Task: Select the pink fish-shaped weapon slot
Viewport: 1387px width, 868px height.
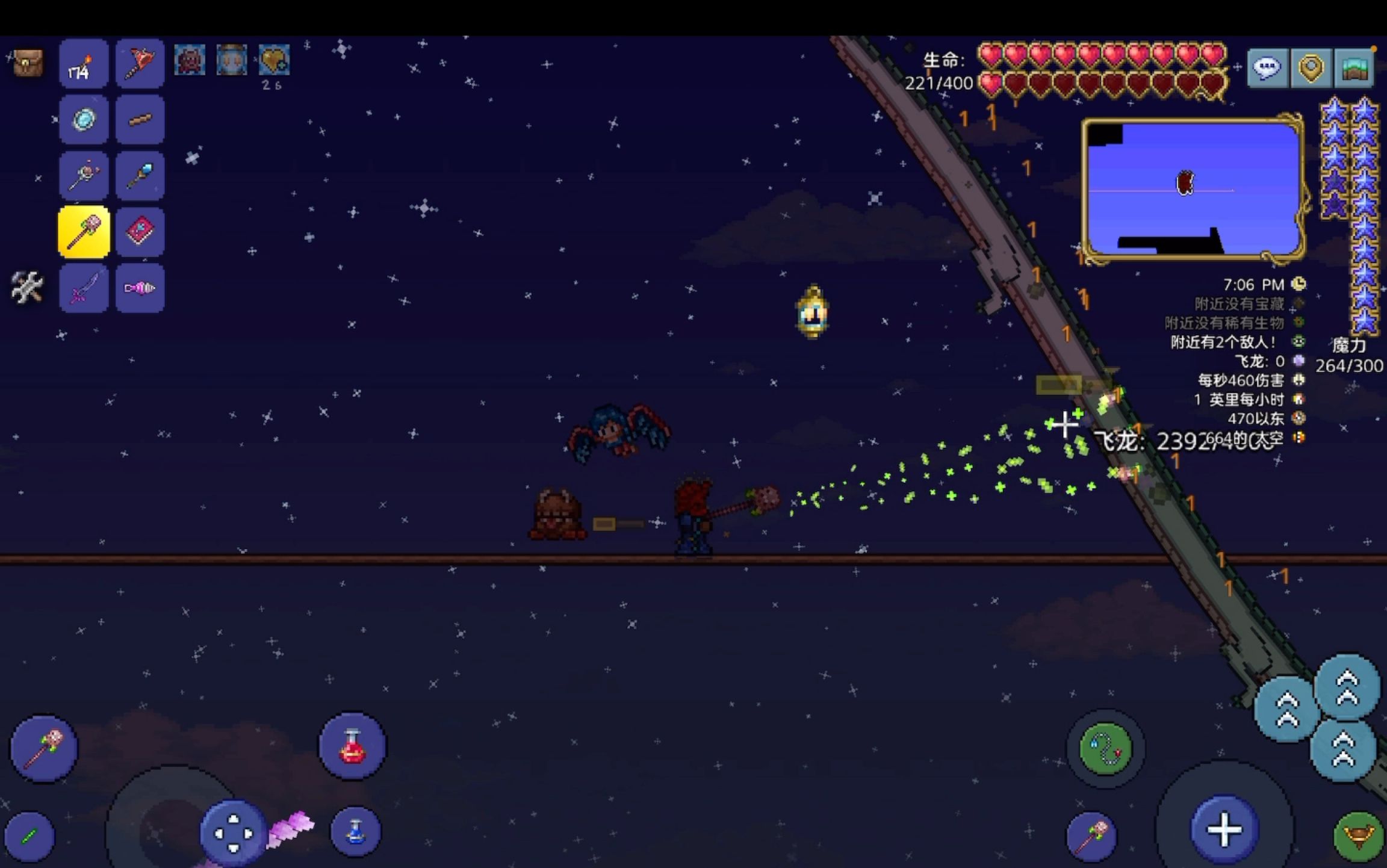Action: (139, 288)
